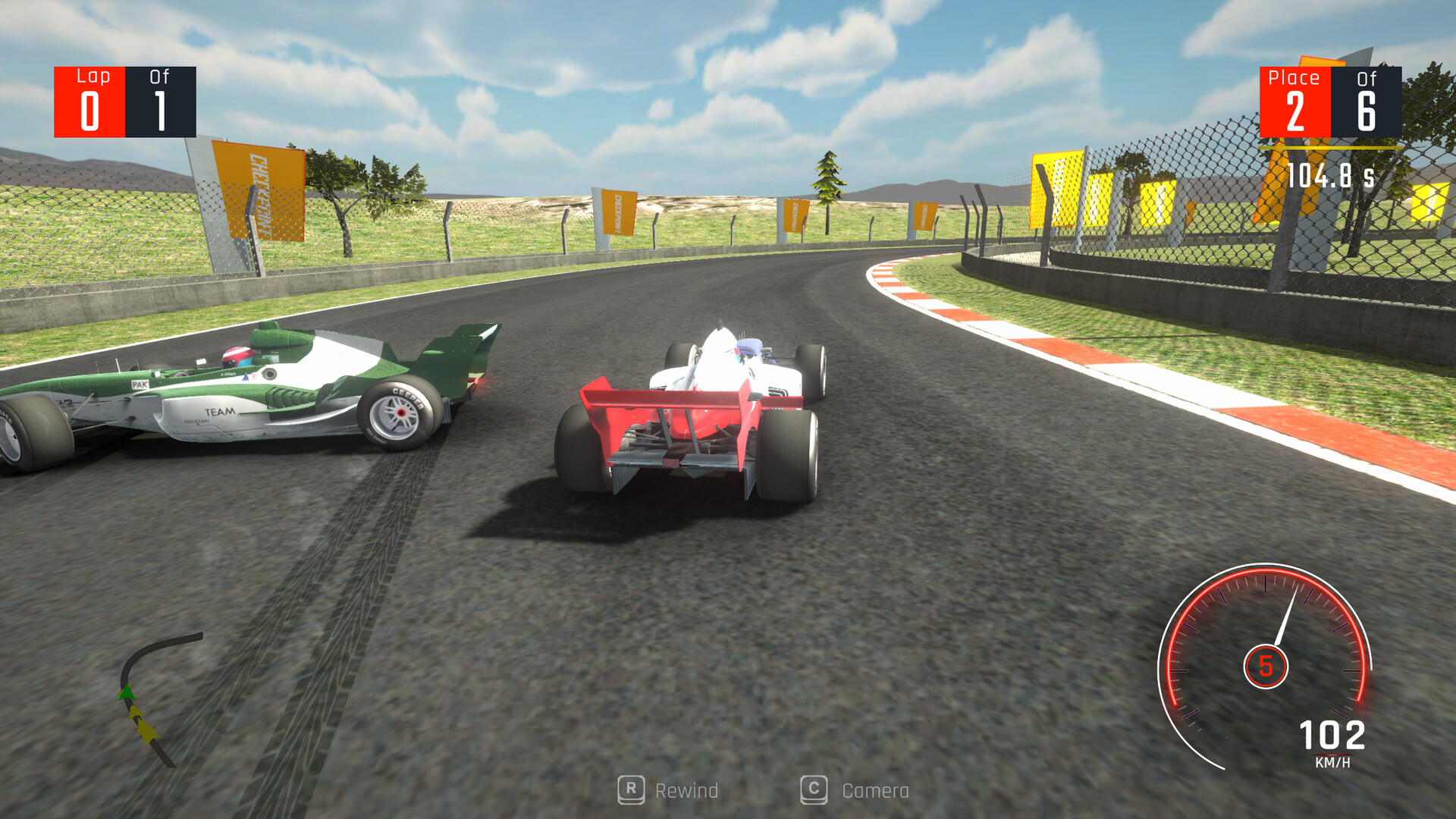This screenshot has height=819, width=1456.
Task: Click the red Lap counter badge
Action: (x=91, y=101)
